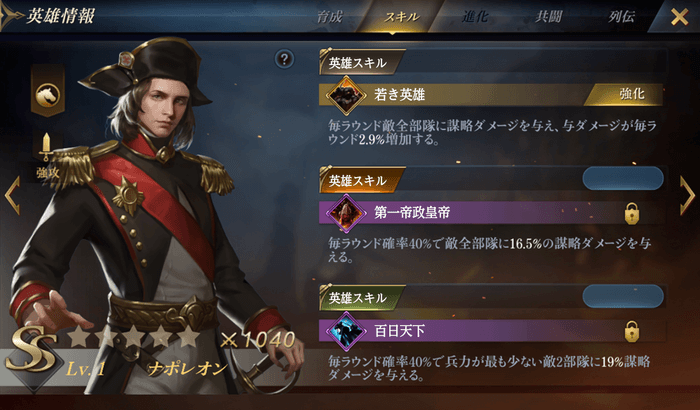Select the スキル tab
Screen dimensions: 700x410
(x=402, y=17)
